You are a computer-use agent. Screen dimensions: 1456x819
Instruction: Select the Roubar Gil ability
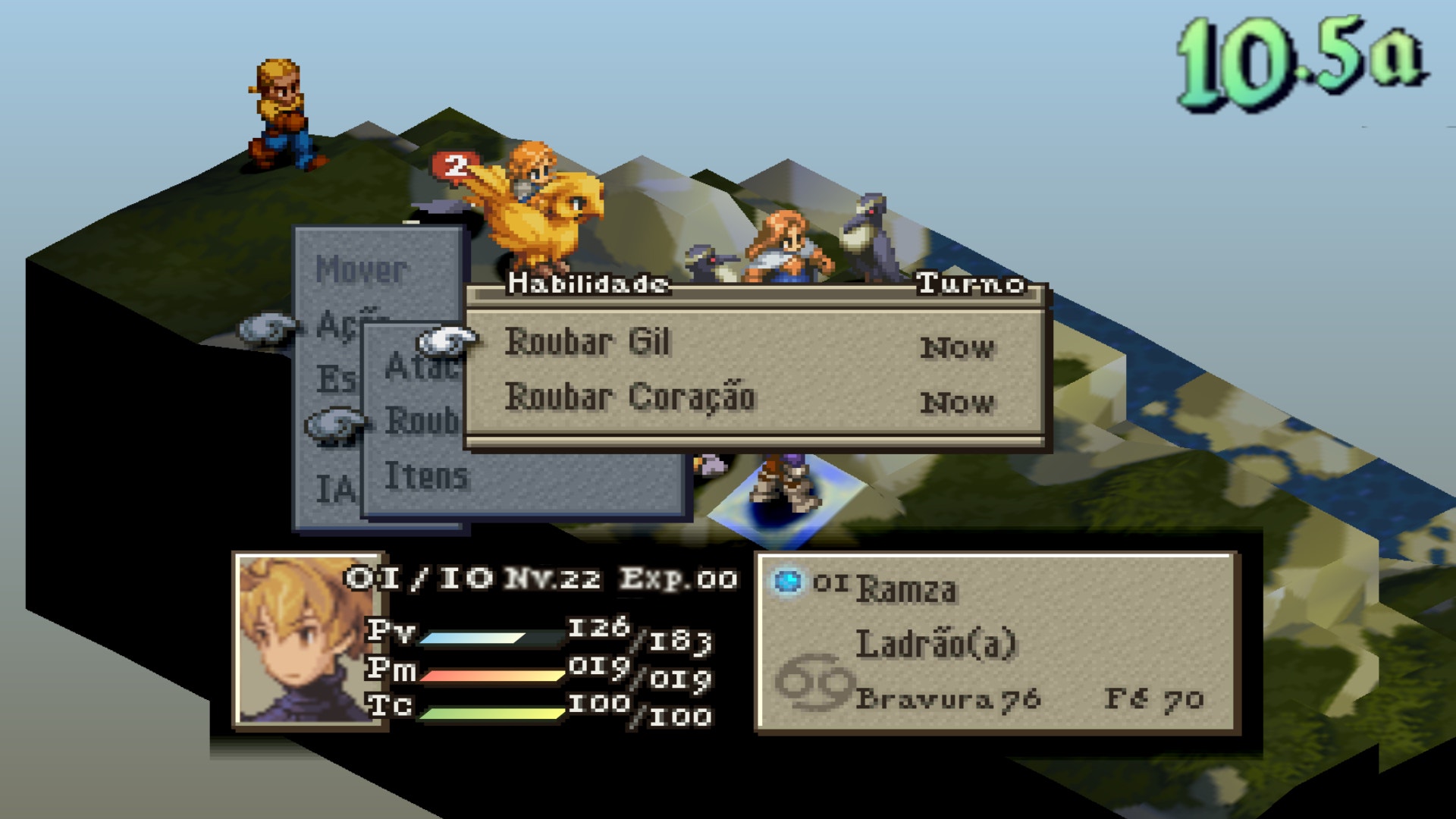[588, 342]
